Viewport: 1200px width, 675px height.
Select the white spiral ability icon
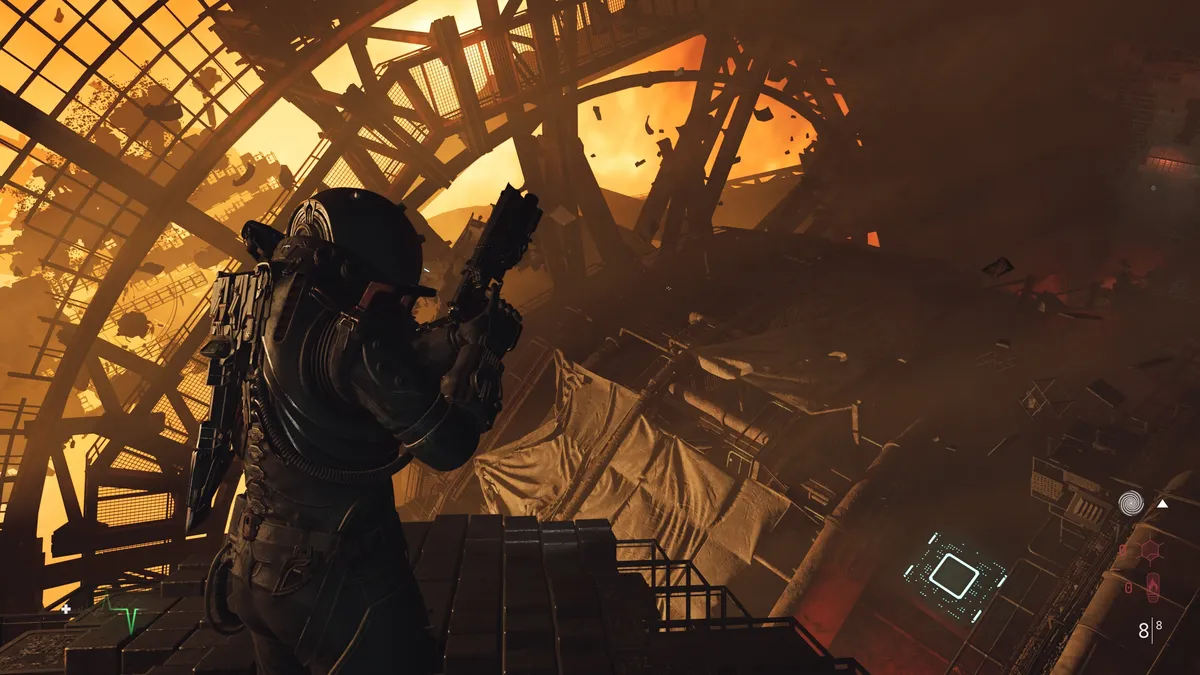1131,502
